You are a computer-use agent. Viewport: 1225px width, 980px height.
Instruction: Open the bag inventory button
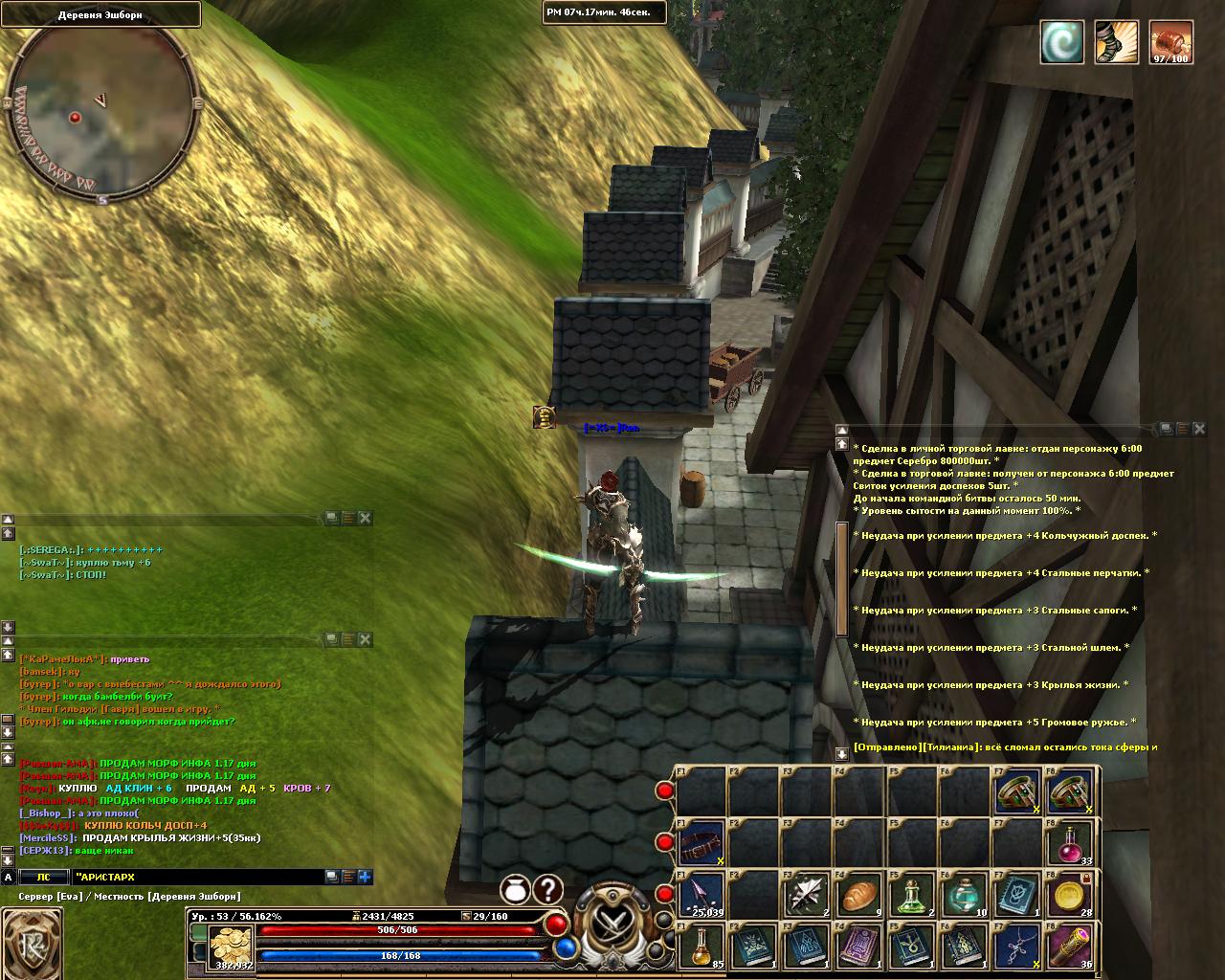click(x=516, y=891)
